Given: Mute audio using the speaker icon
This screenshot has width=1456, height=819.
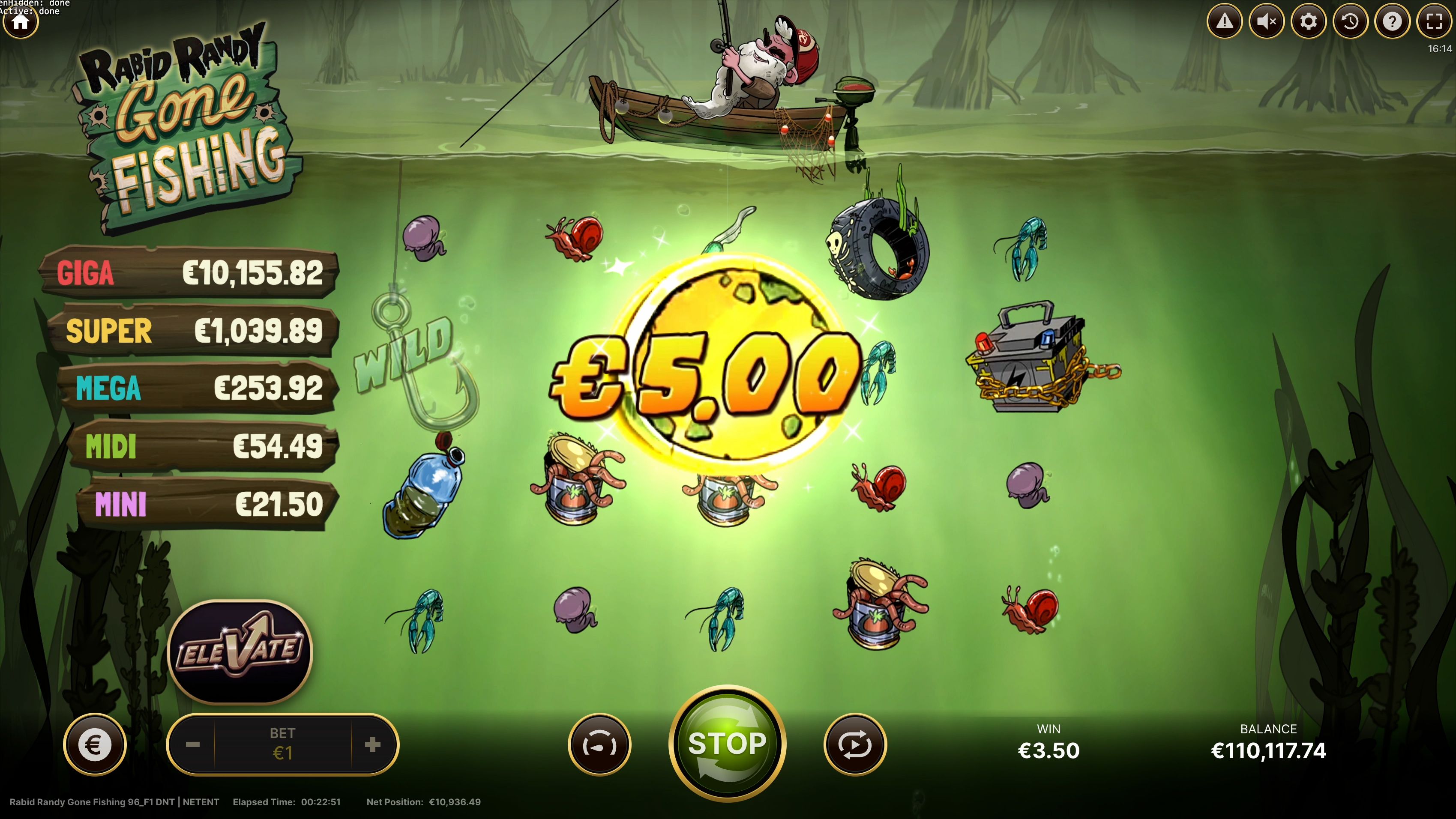Looking at the screenshot, I should tap(1267, 21).
